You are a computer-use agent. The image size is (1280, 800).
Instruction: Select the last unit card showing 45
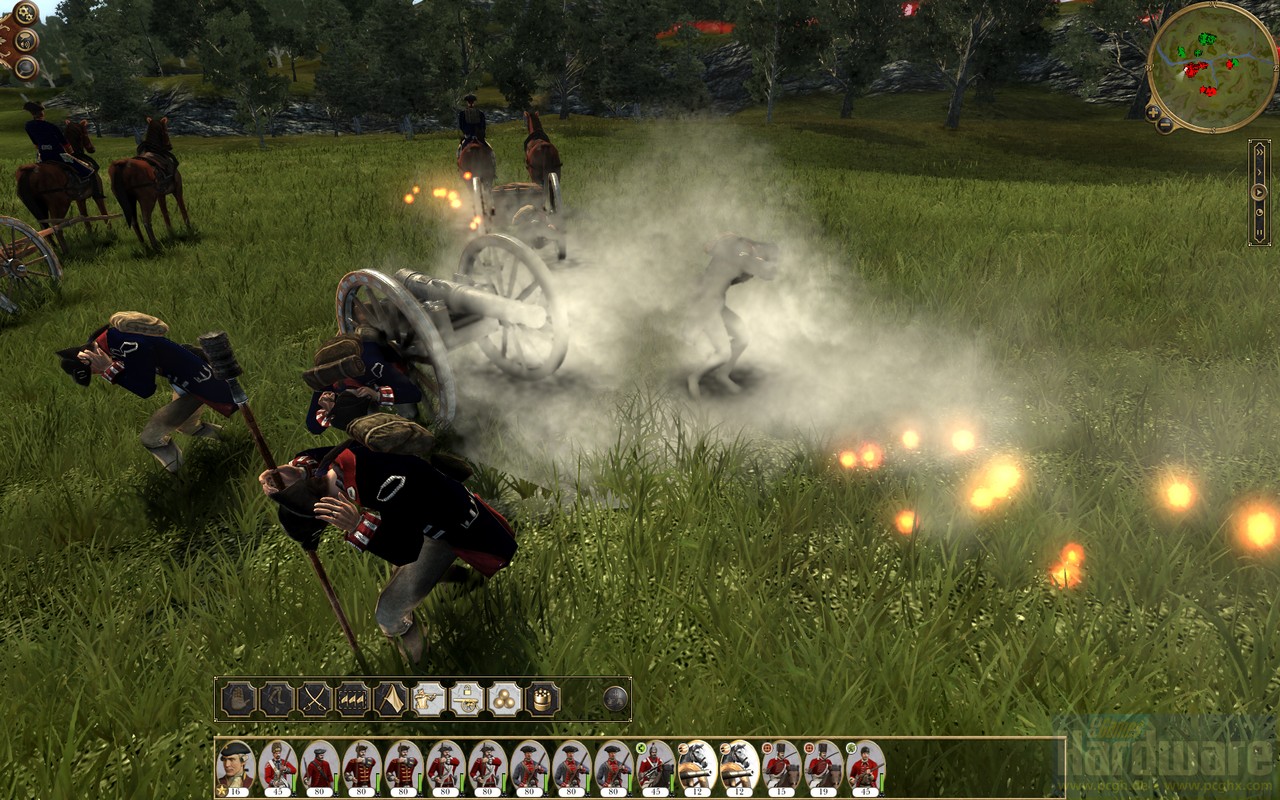[x=865, y=767]
